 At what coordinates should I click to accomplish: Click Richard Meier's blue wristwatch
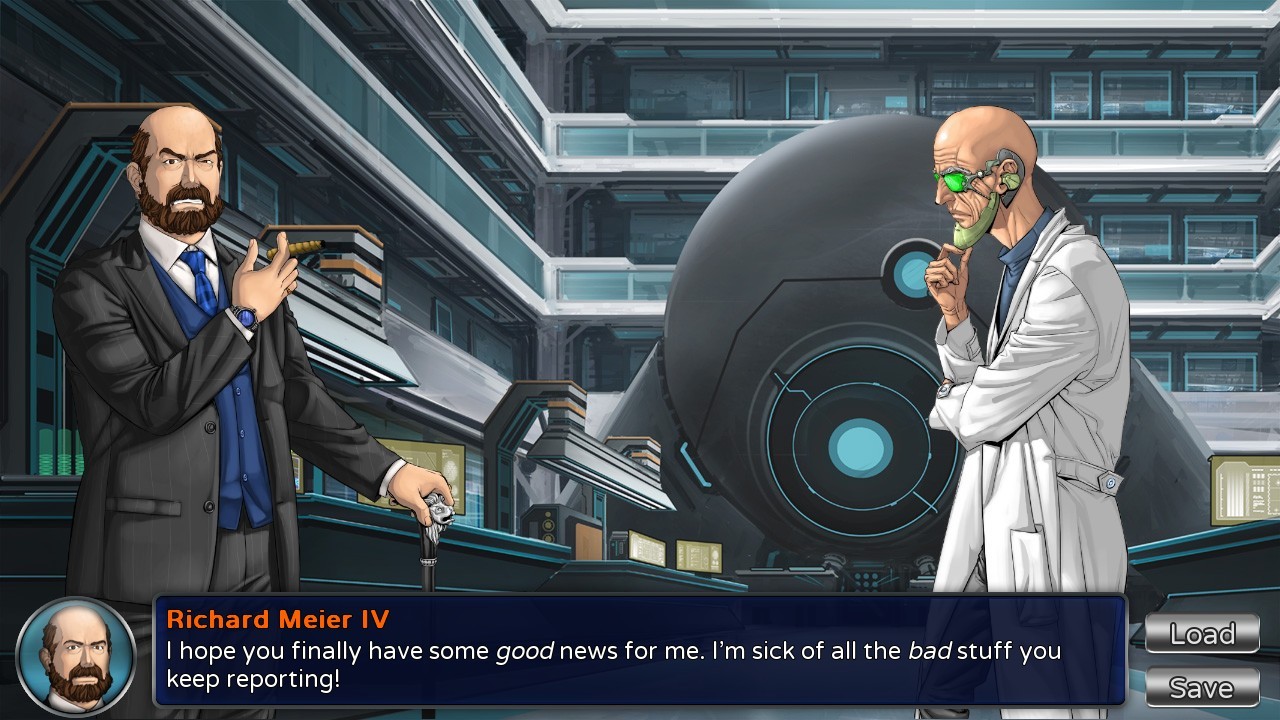(x=245, y=316)
